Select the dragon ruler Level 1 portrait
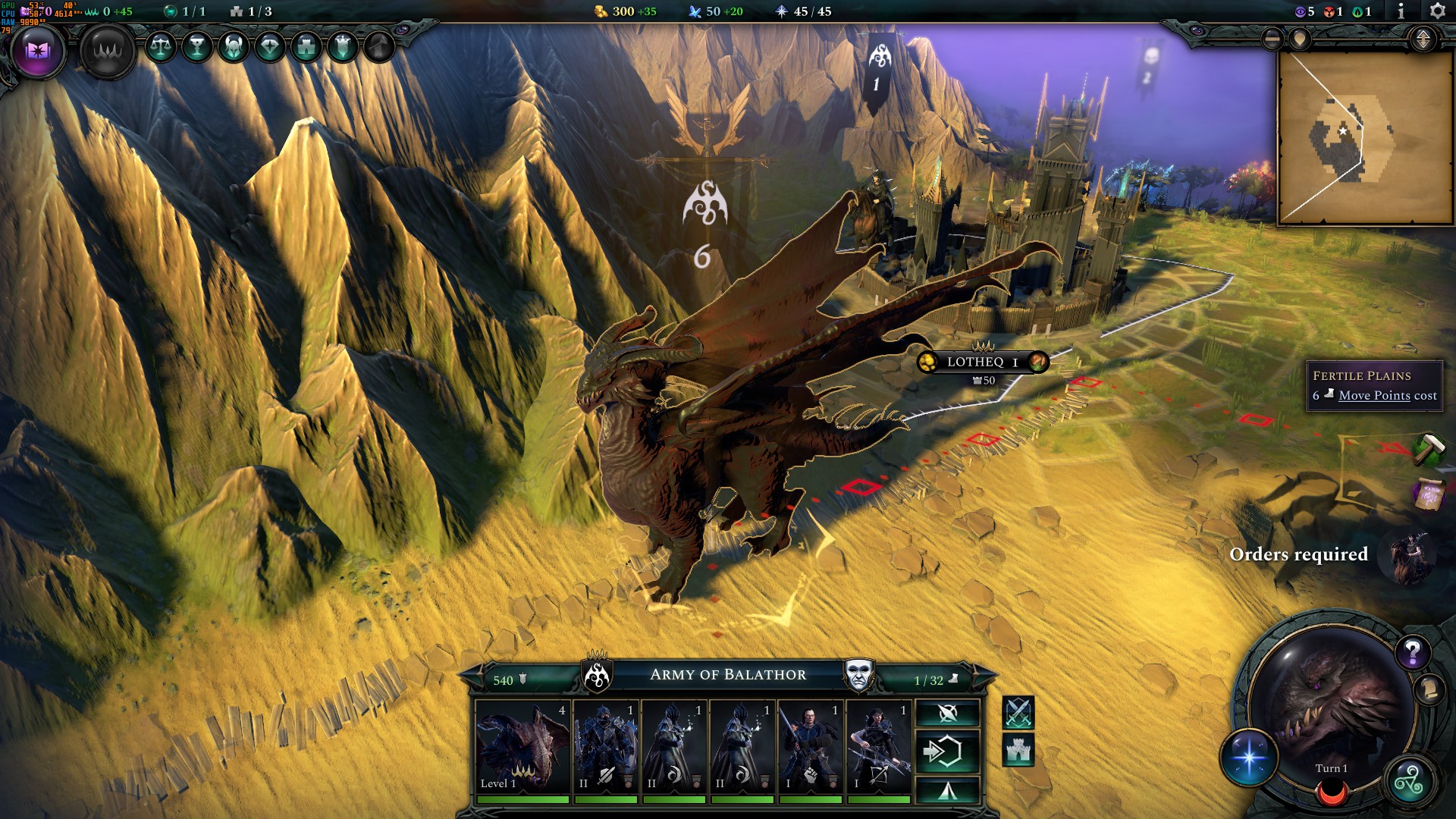1456x819 pixels. click(522, 747)
